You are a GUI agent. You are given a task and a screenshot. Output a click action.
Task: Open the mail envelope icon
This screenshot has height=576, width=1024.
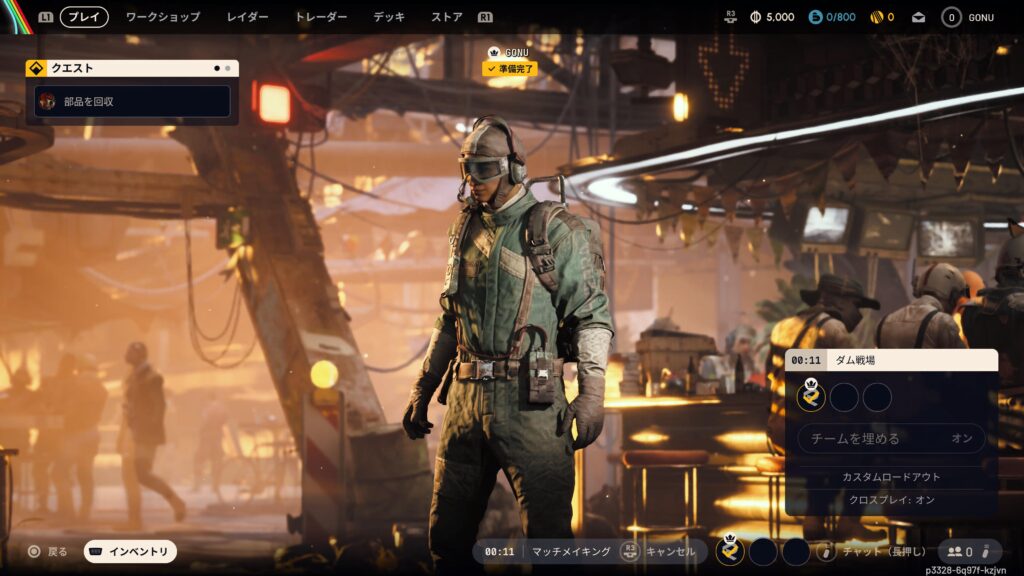pos(919,17)
